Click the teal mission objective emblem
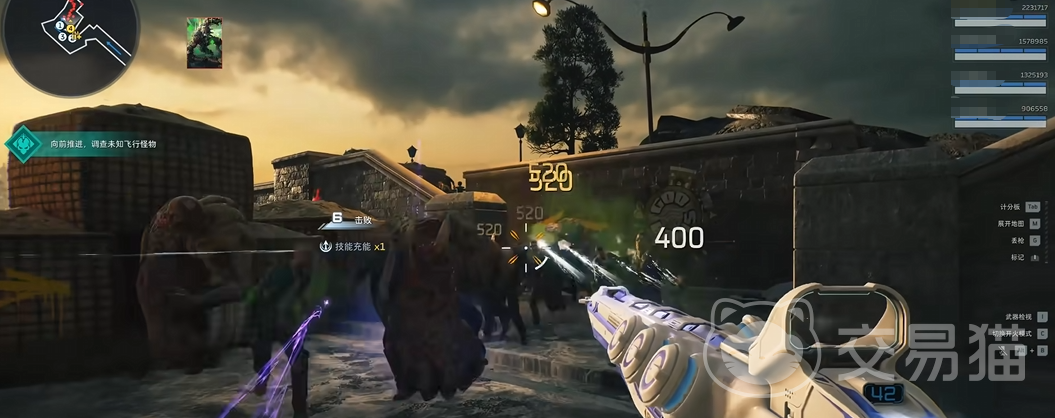The height and width of the screenshot is (418, 1055). coord(23,144)
